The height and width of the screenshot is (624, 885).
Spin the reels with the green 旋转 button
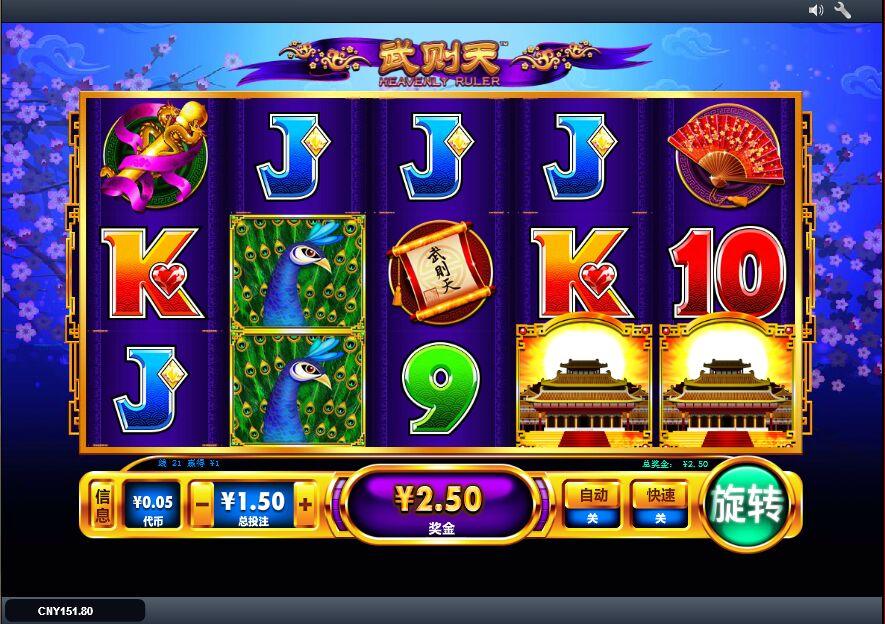(748, 505)
